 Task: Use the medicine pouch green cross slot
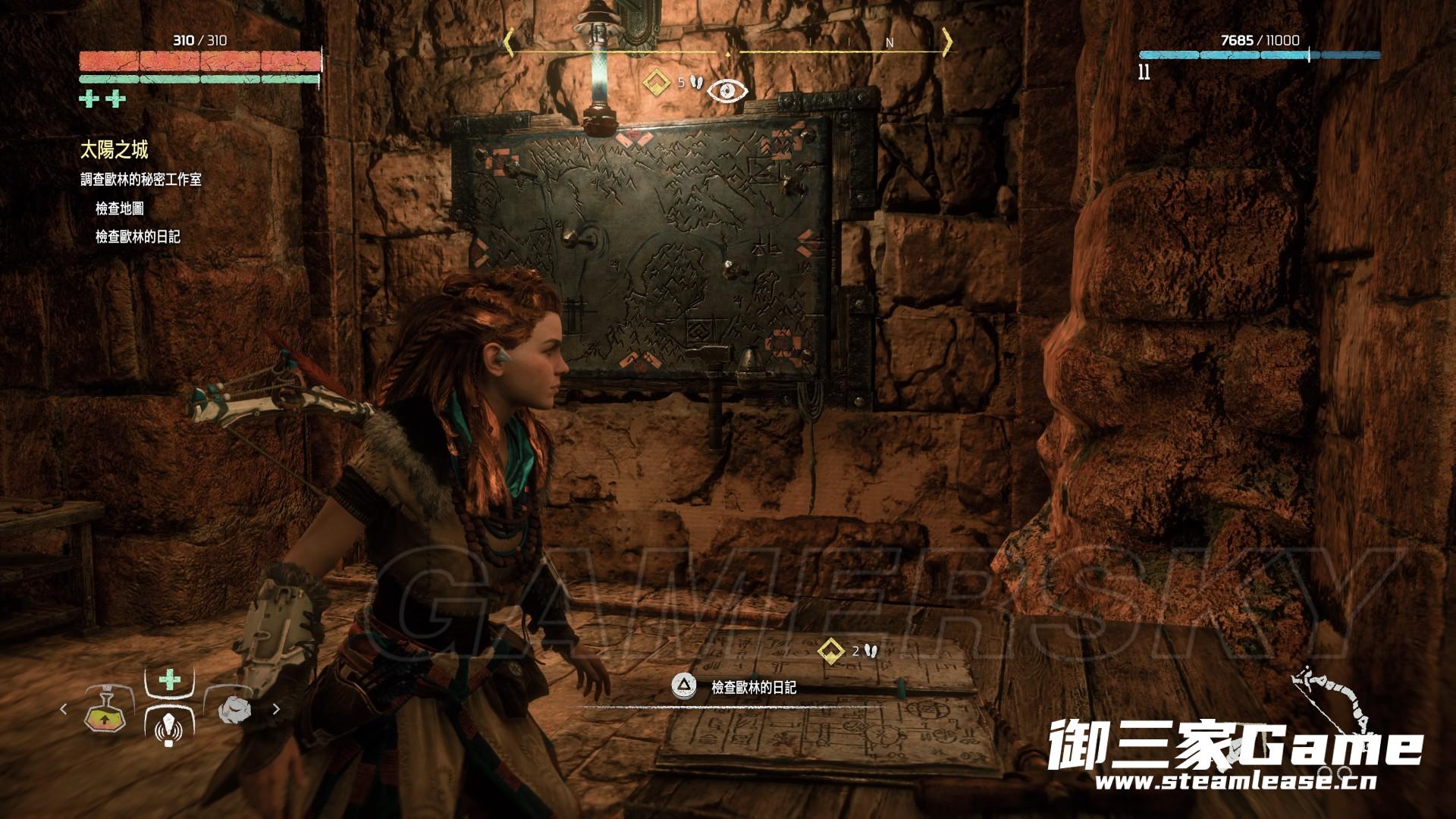[169, 680]
